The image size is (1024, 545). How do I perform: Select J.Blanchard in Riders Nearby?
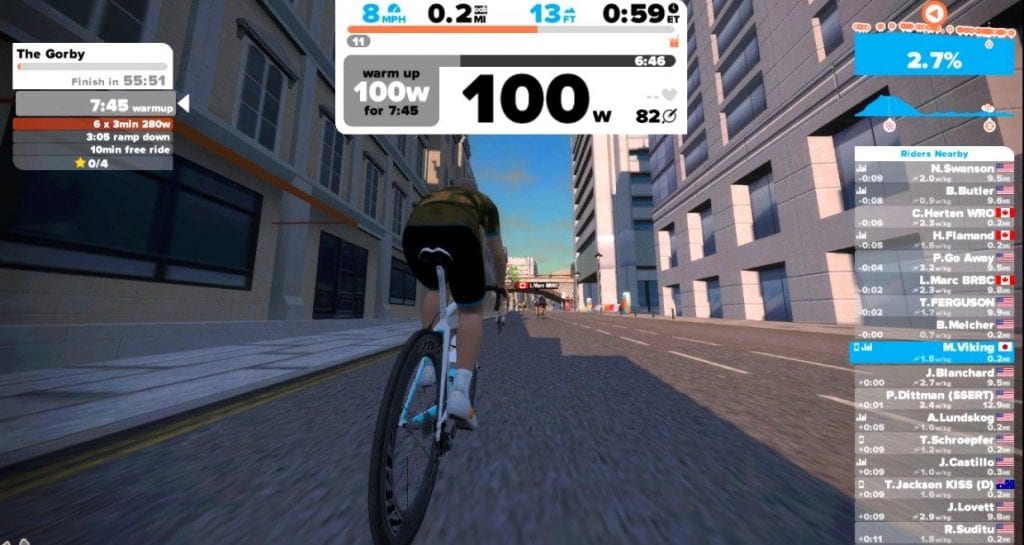tap(933, 376)
